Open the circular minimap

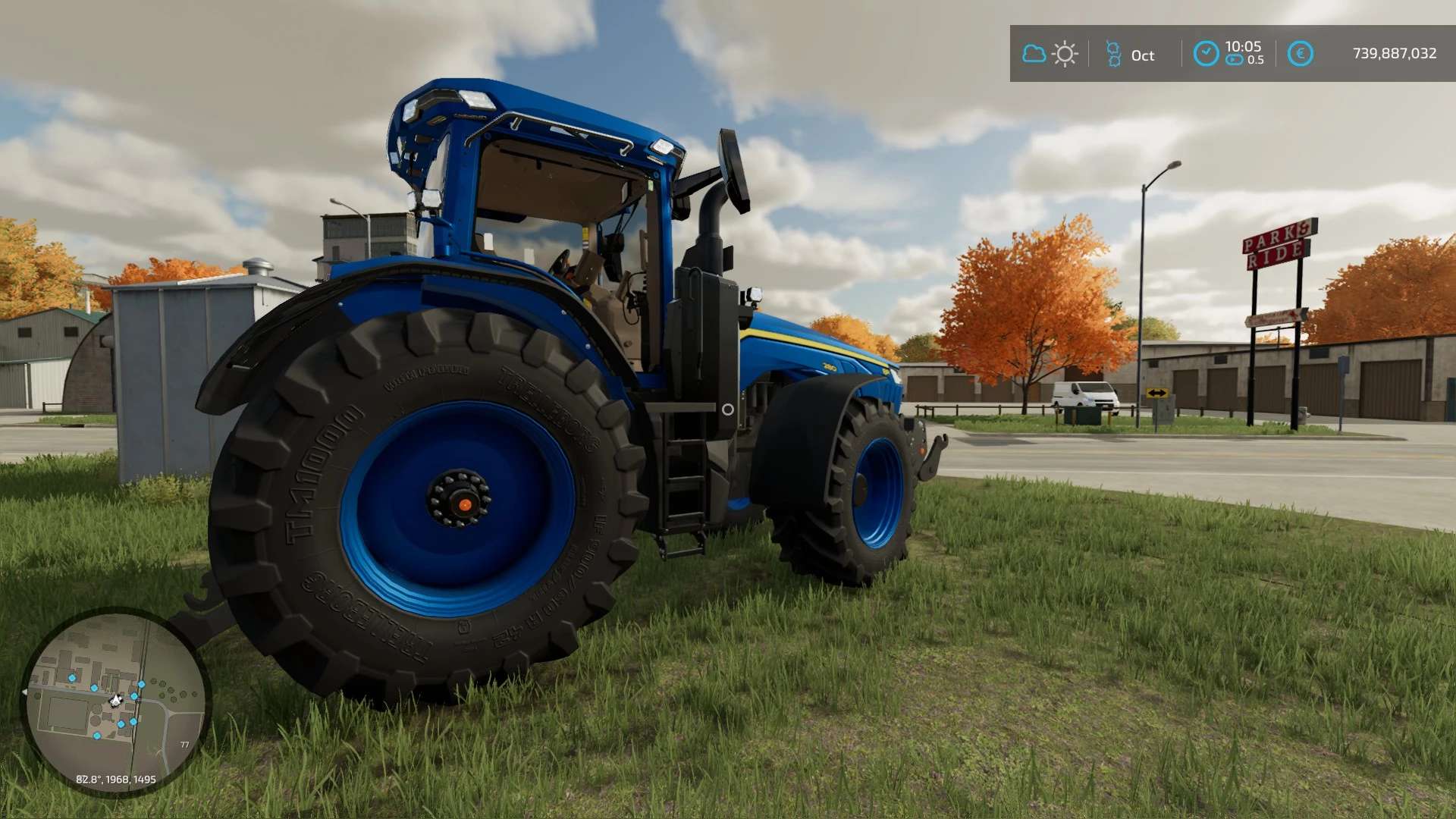click(x=115, y=701)
